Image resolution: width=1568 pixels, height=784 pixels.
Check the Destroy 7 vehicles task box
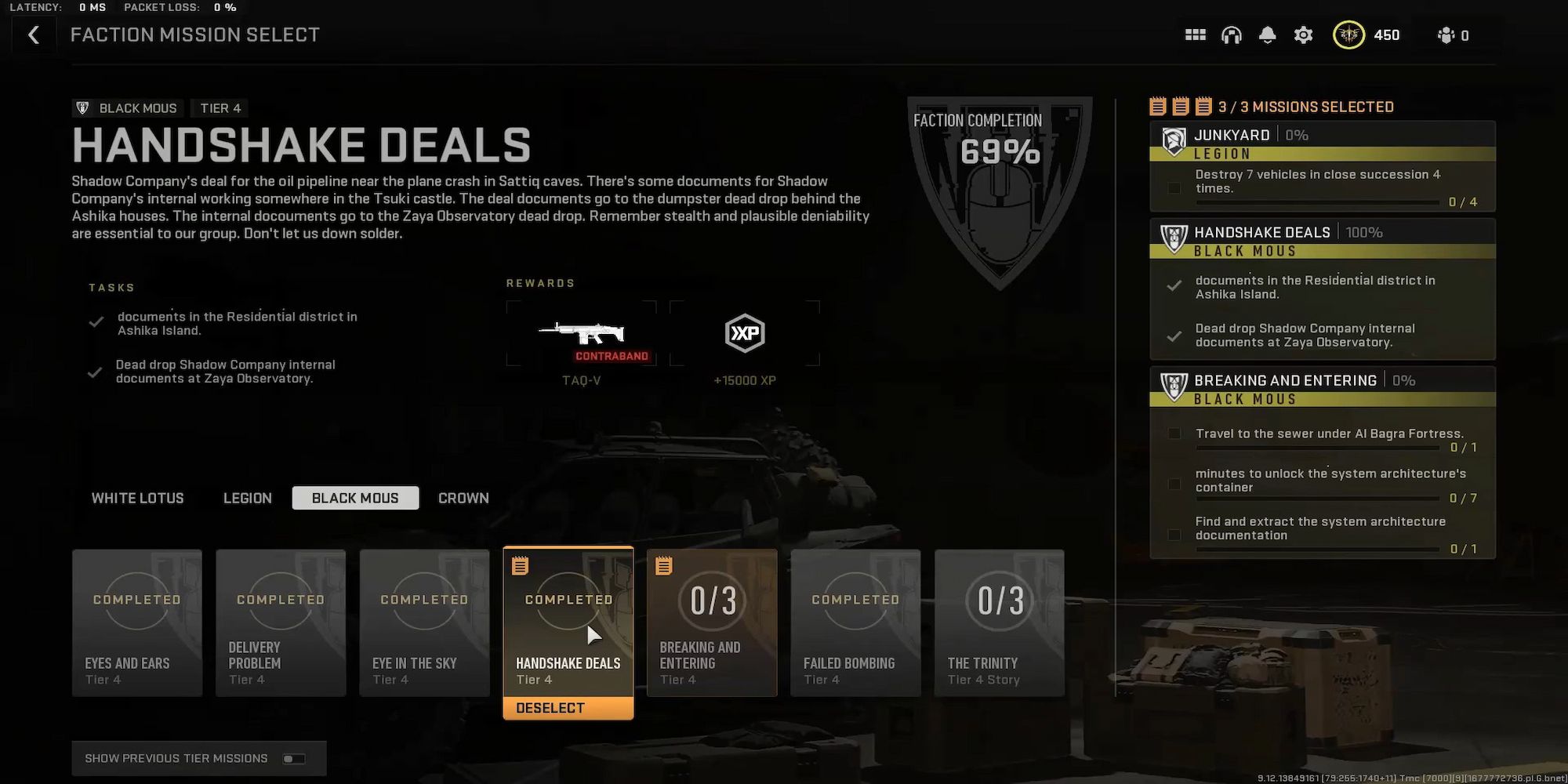[1174, 187]
